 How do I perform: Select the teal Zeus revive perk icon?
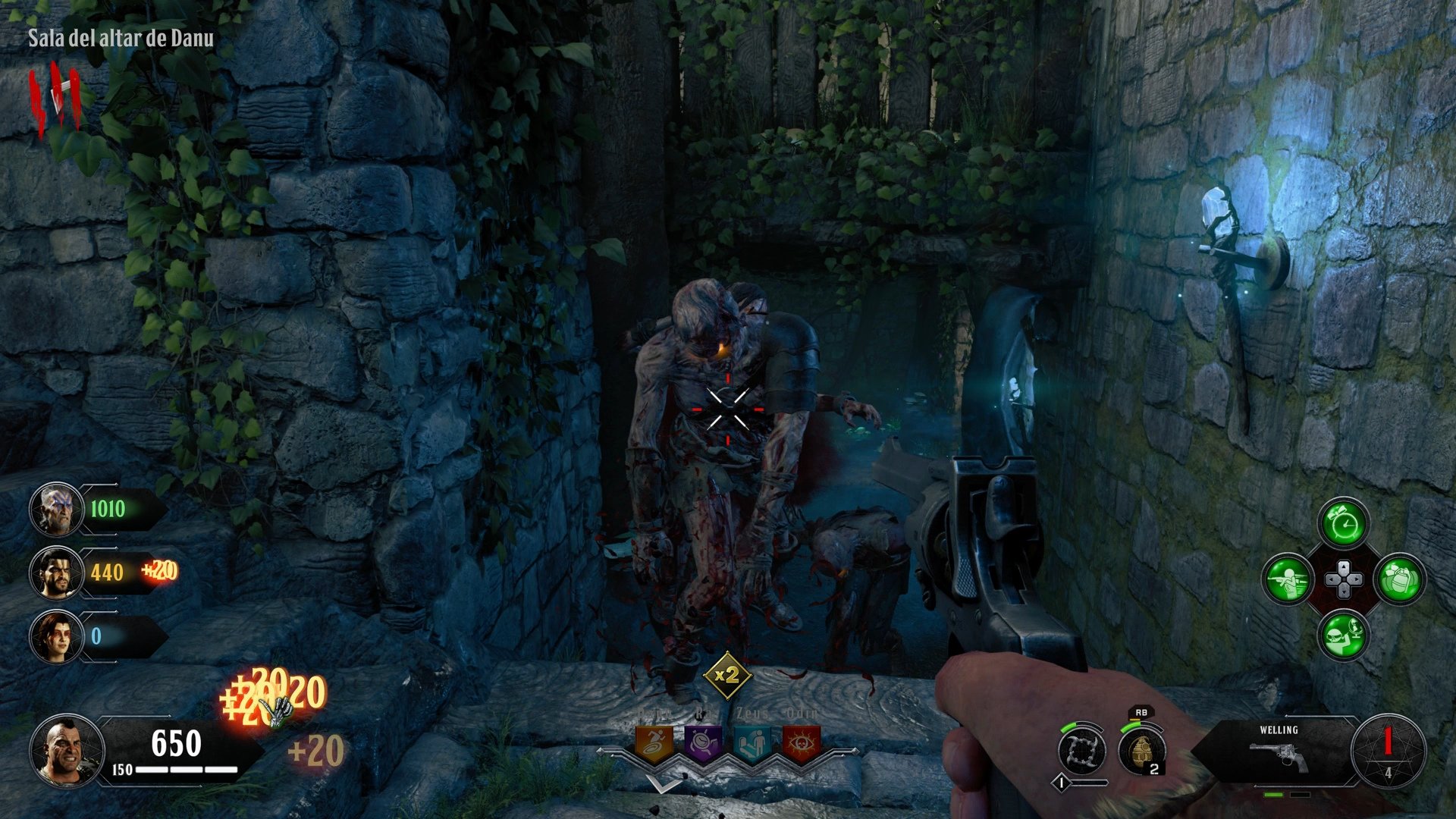752,742
